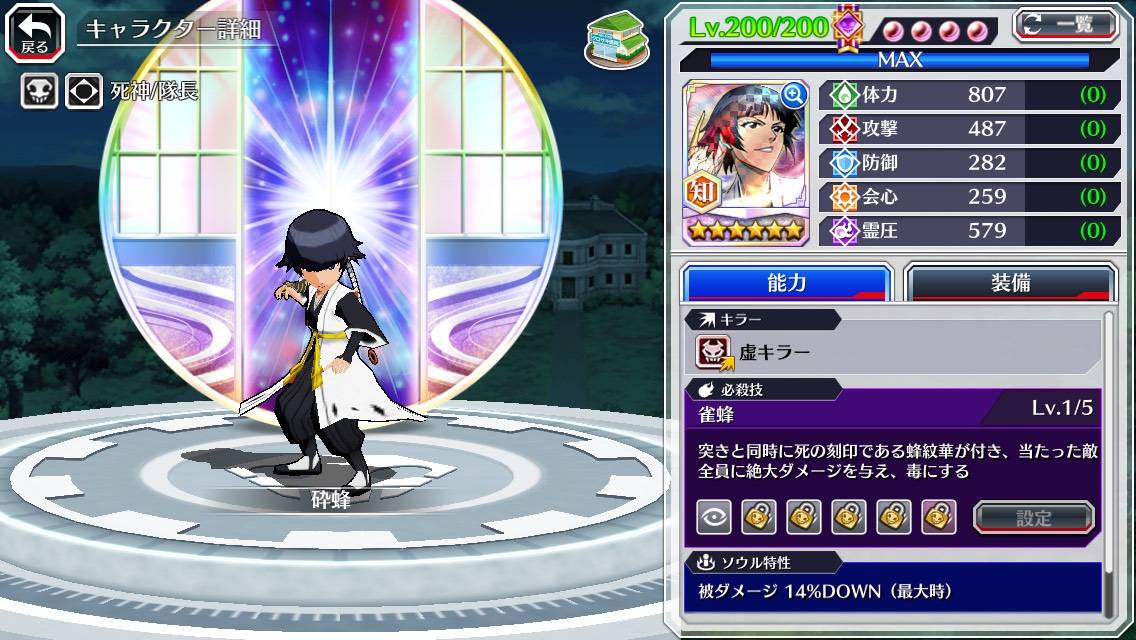Viewport: 1136px width, 640px height.
Task: Click the skull affiliation icon
Action: tap(40, 92)
